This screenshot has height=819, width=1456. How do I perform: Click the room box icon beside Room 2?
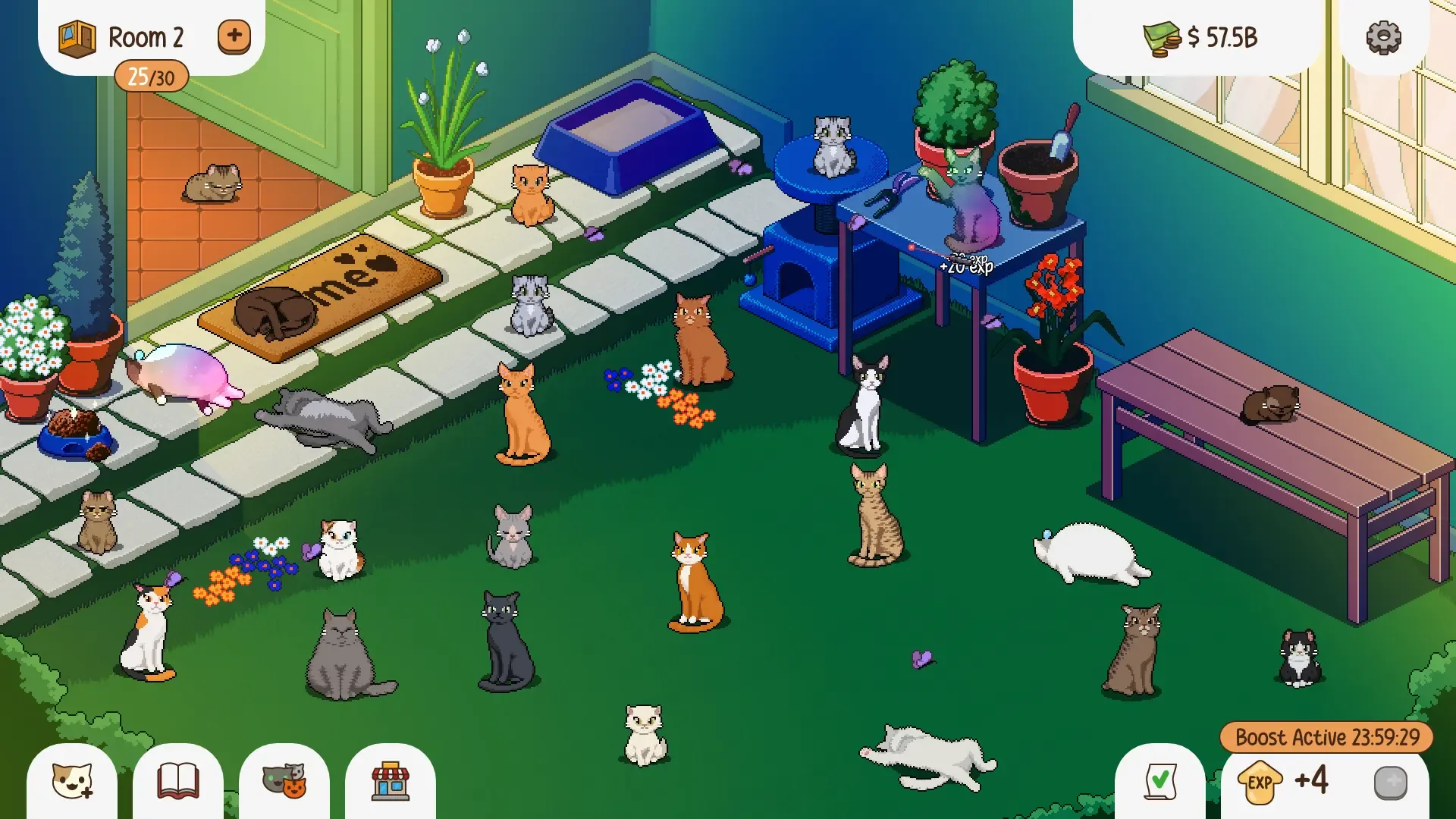point(74,35)
